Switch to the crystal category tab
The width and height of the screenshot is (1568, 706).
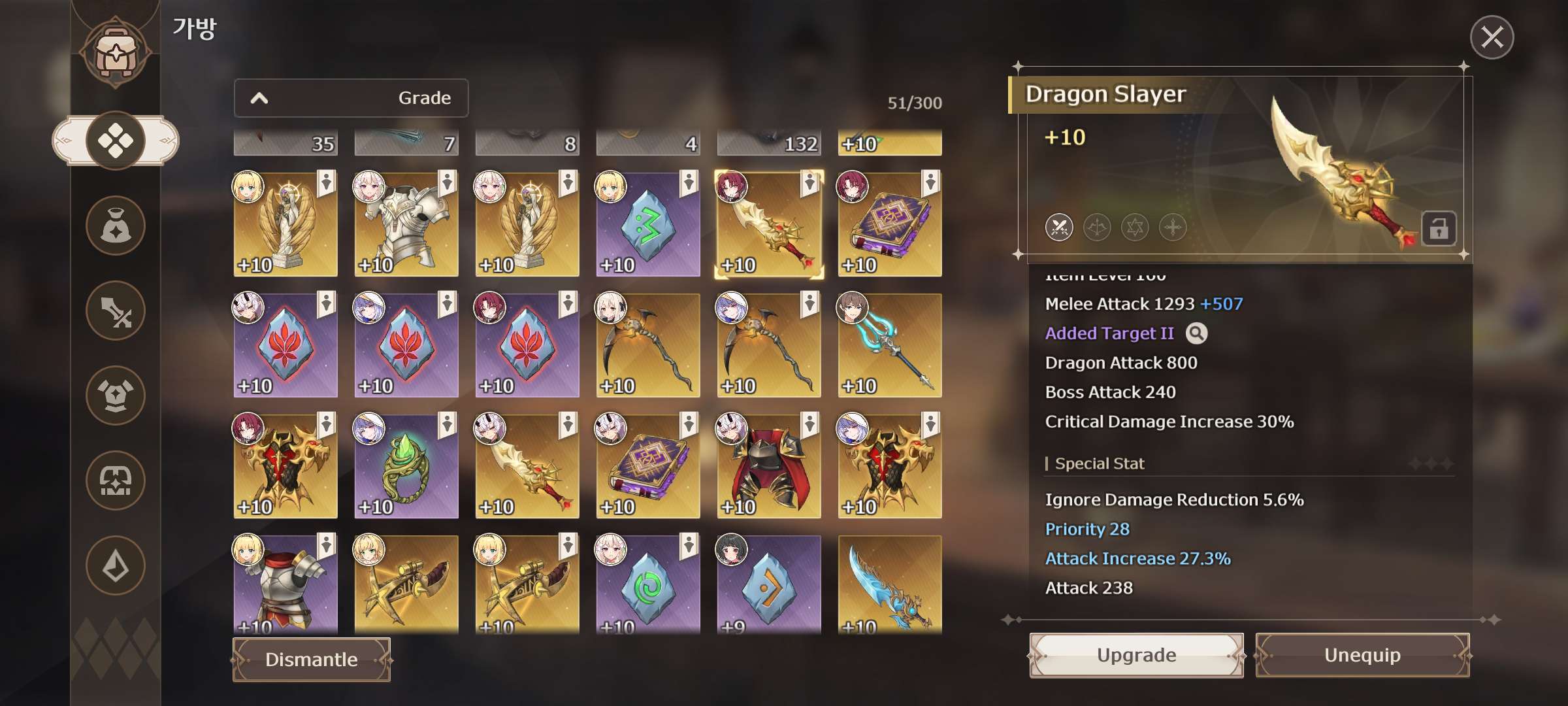click(116, 565)
